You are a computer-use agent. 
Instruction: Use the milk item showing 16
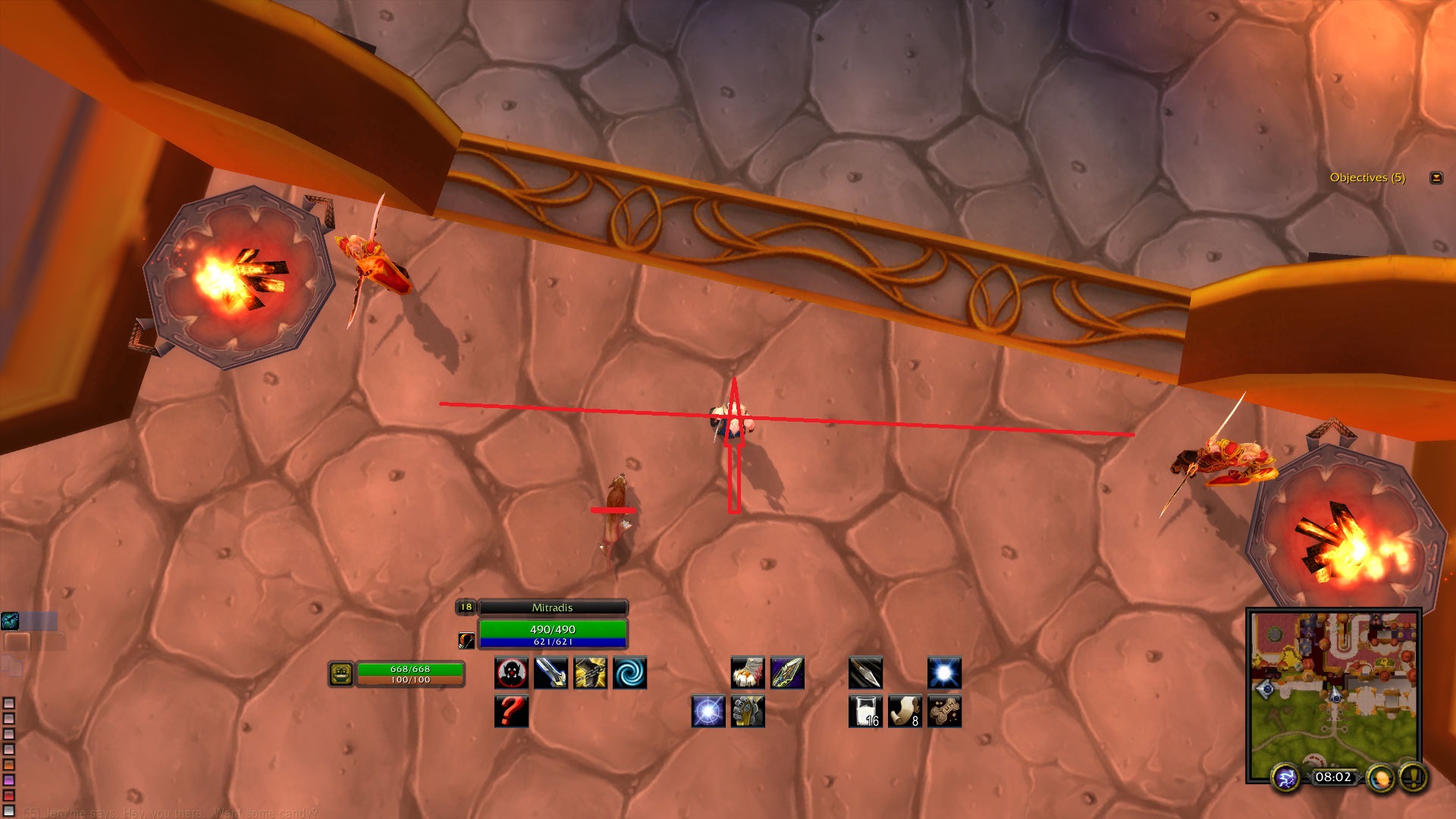(x=865, y=711)
